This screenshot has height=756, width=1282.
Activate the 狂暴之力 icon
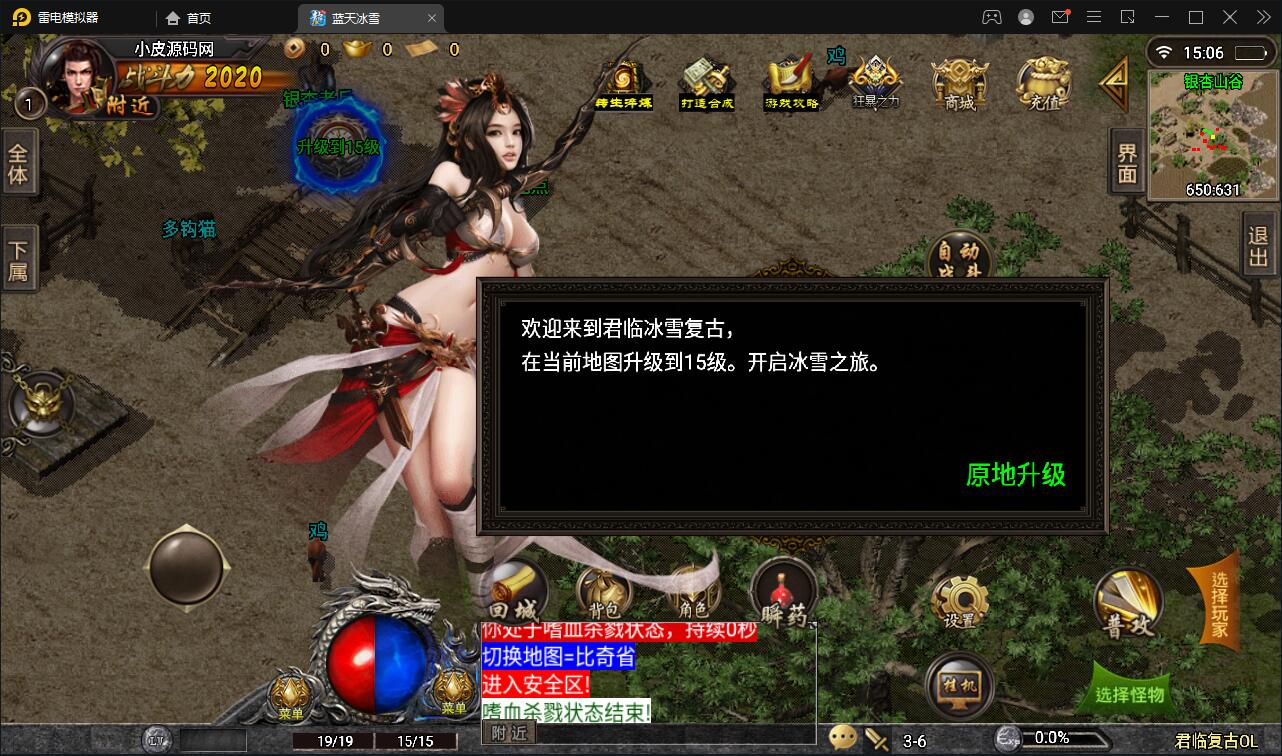click(x=875, y=80)
